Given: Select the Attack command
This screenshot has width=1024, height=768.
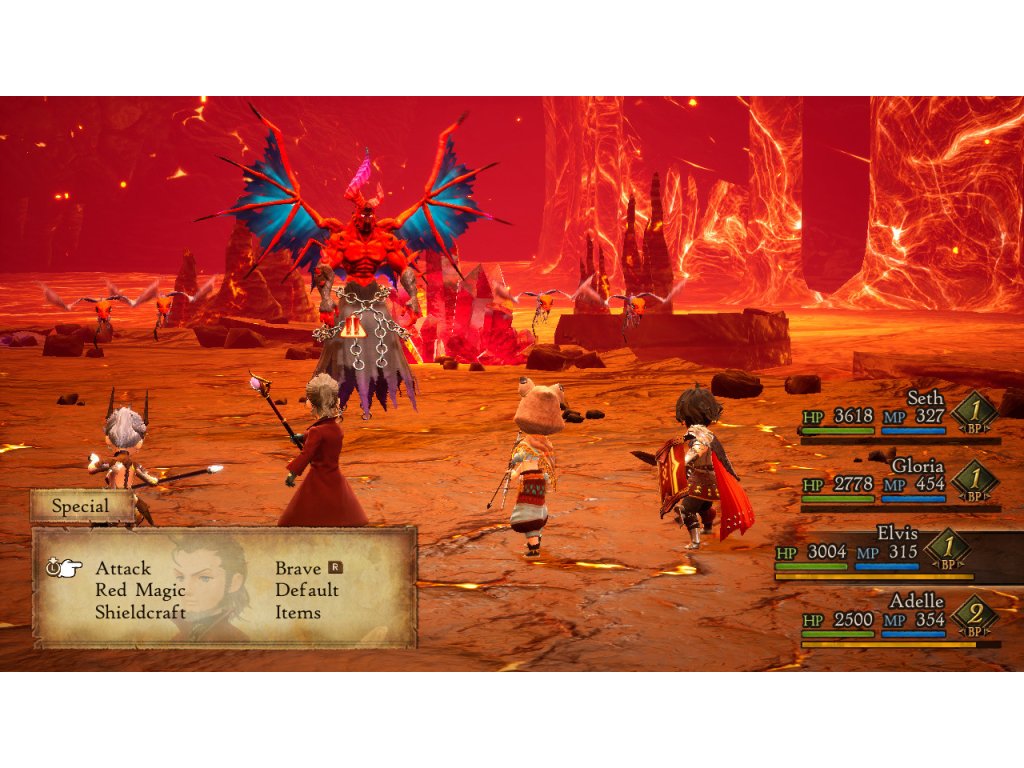Looking at the screenshot, I should (x=123, y=568).
